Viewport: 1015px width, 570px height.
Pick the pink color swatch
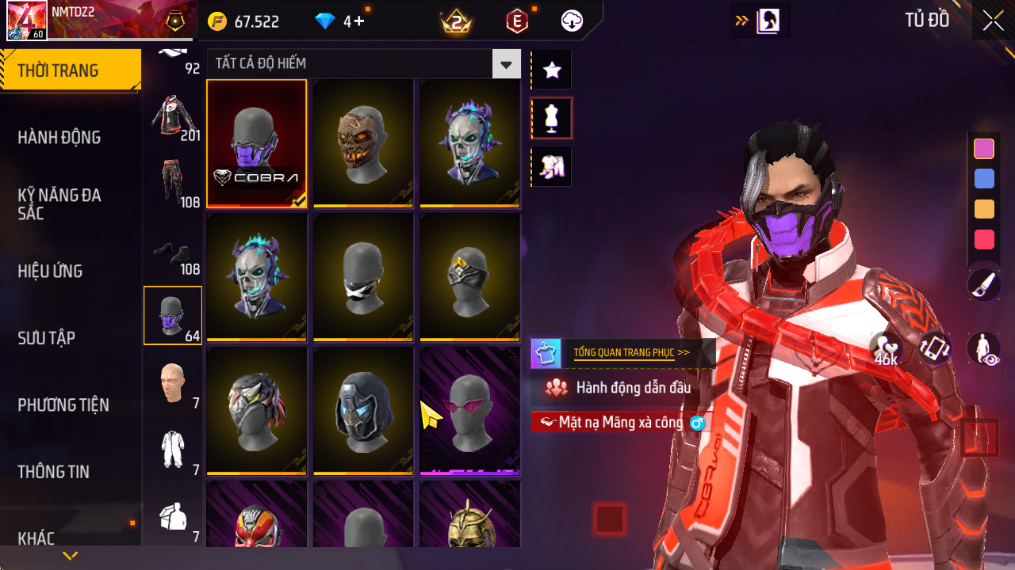click(984, 149)
